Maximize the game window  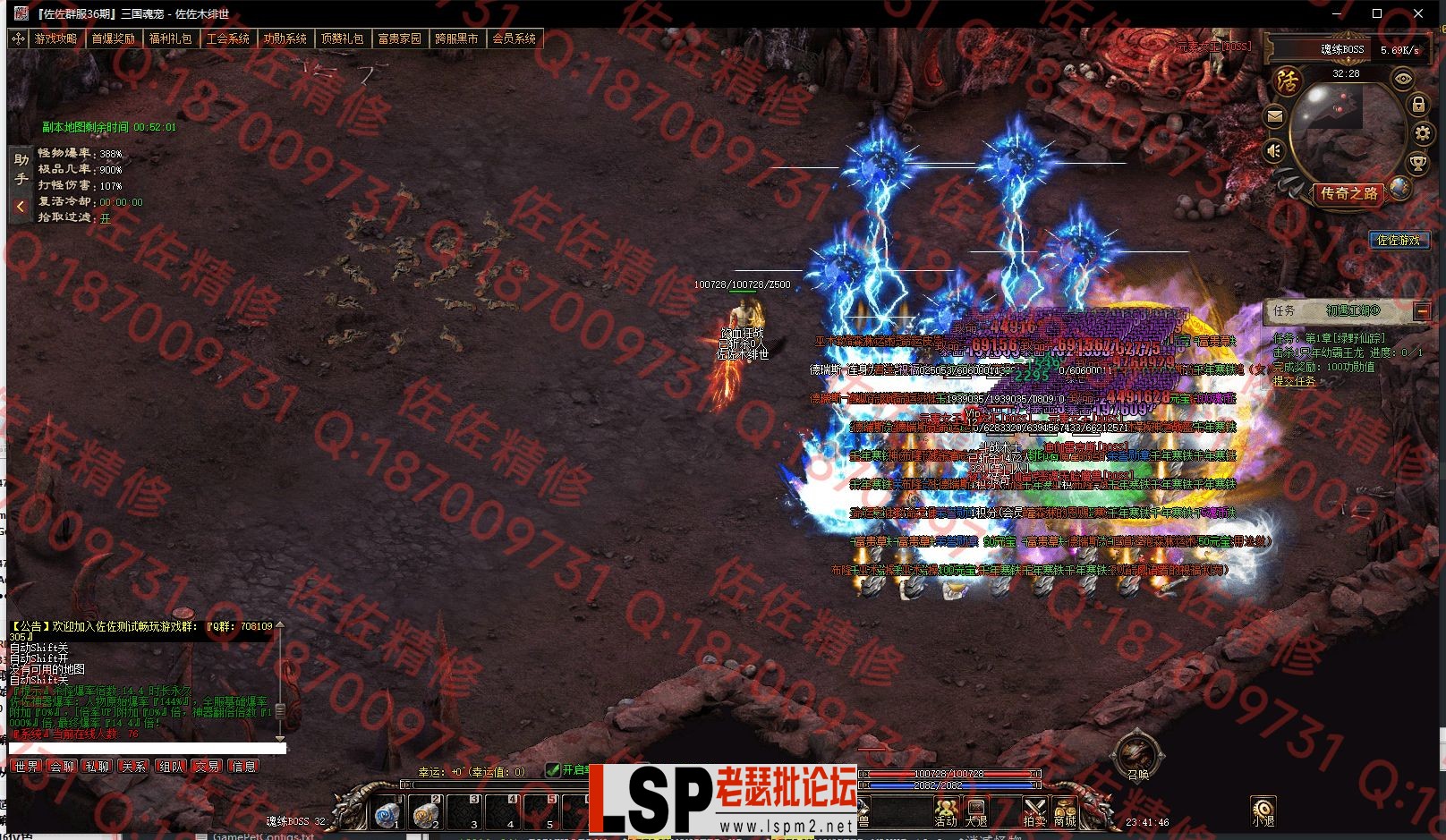point(1377,13)
